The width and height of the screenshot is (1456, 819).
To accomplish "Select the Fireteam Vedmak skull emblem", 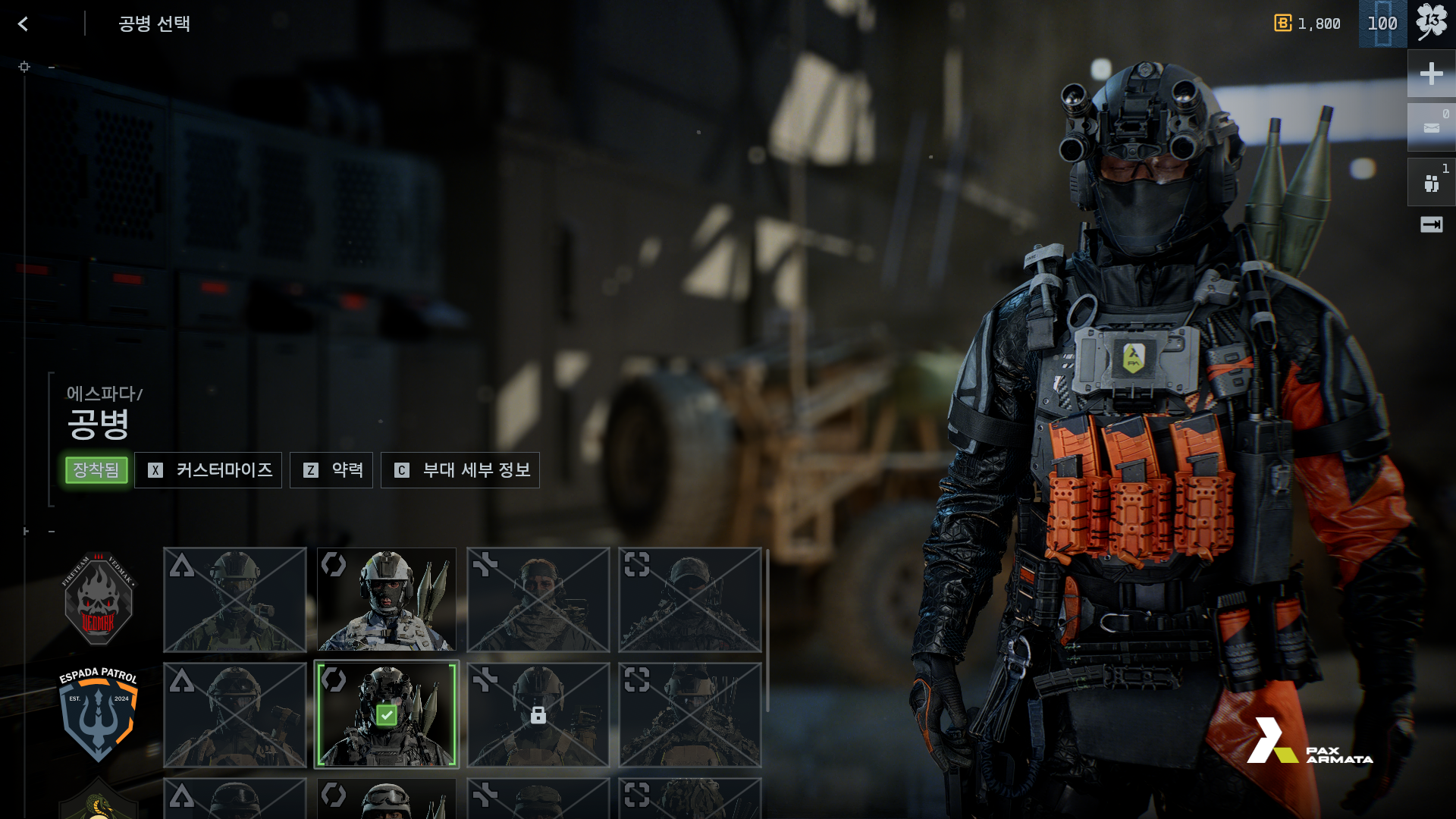I will [x=98, y=599].
